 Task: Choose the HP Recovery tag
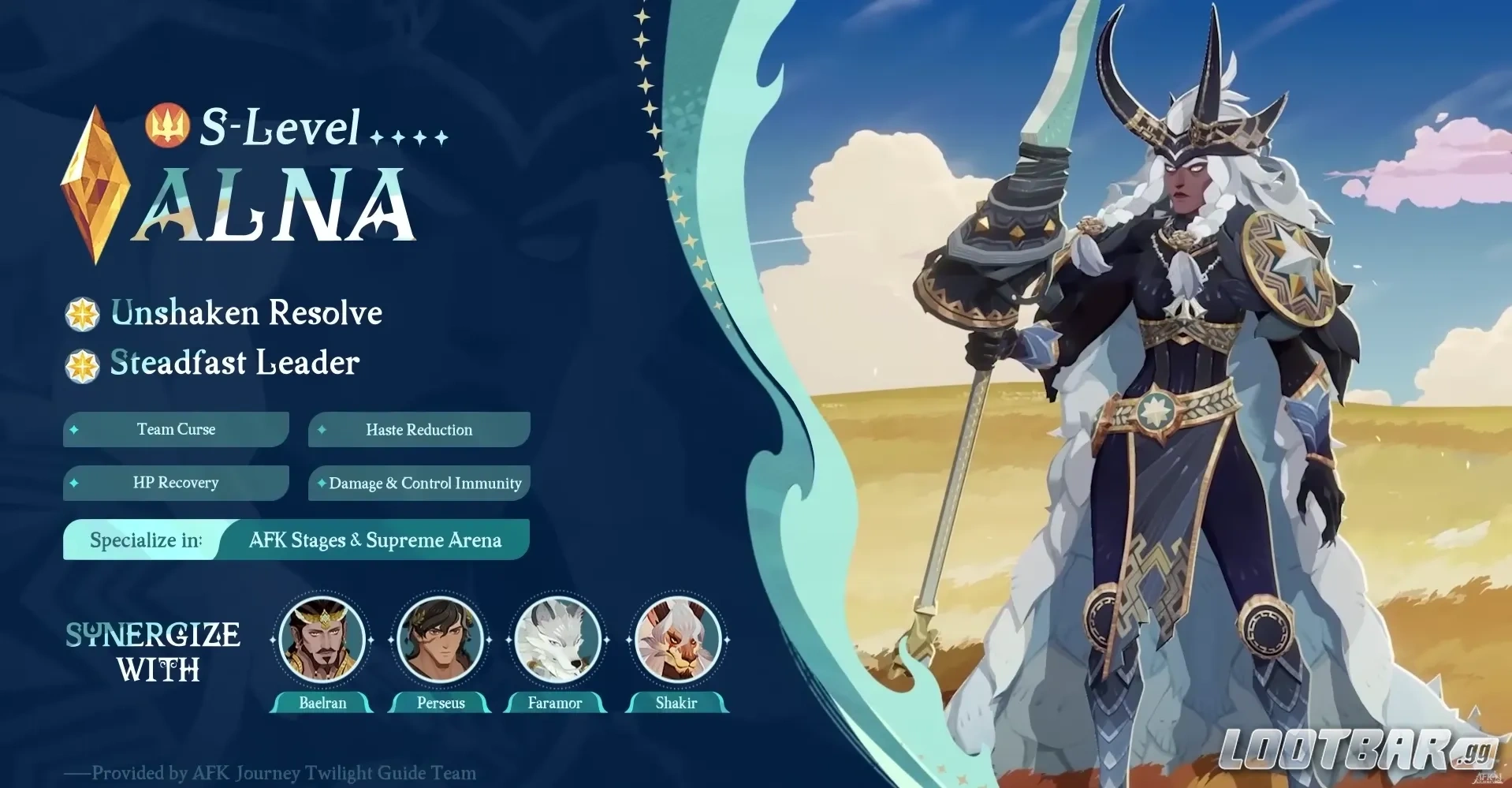176,483
